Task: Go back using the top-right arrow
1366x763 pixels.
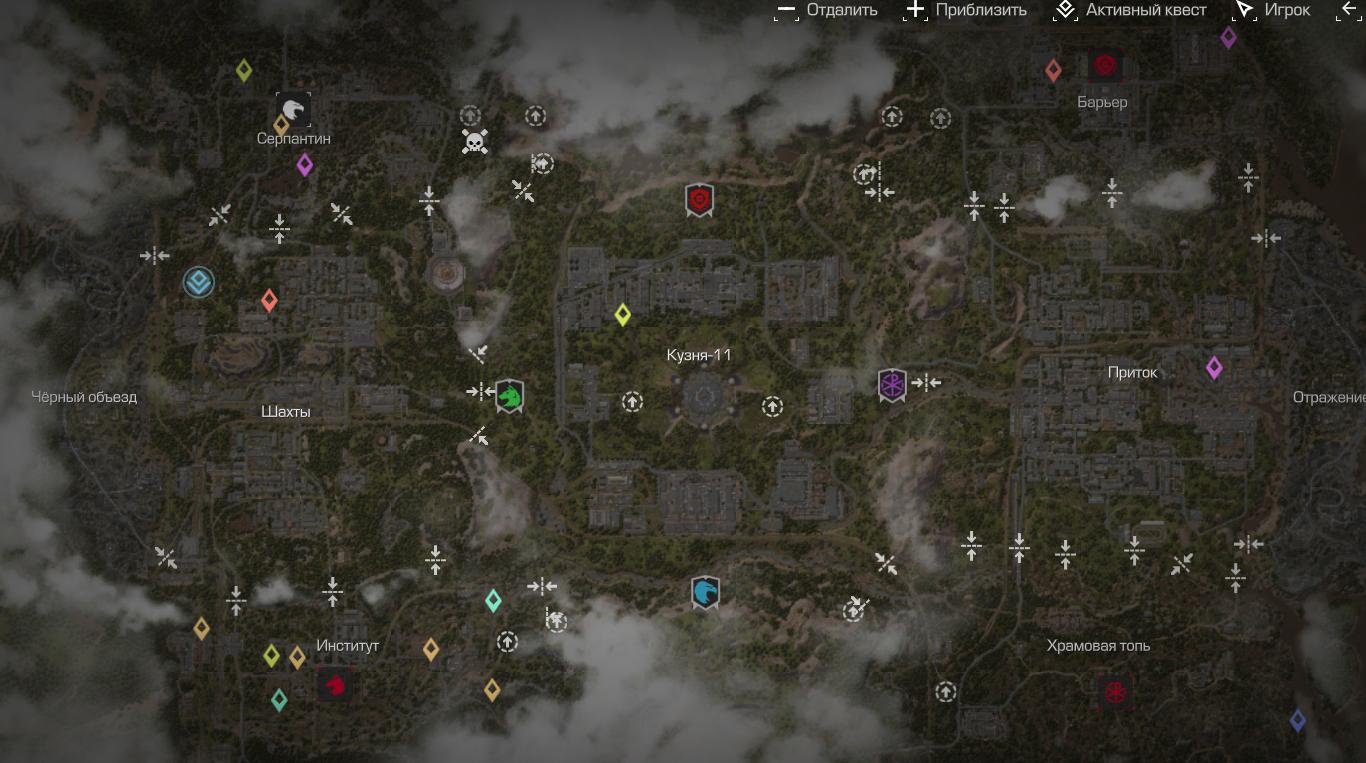Action: point(1350,11)
